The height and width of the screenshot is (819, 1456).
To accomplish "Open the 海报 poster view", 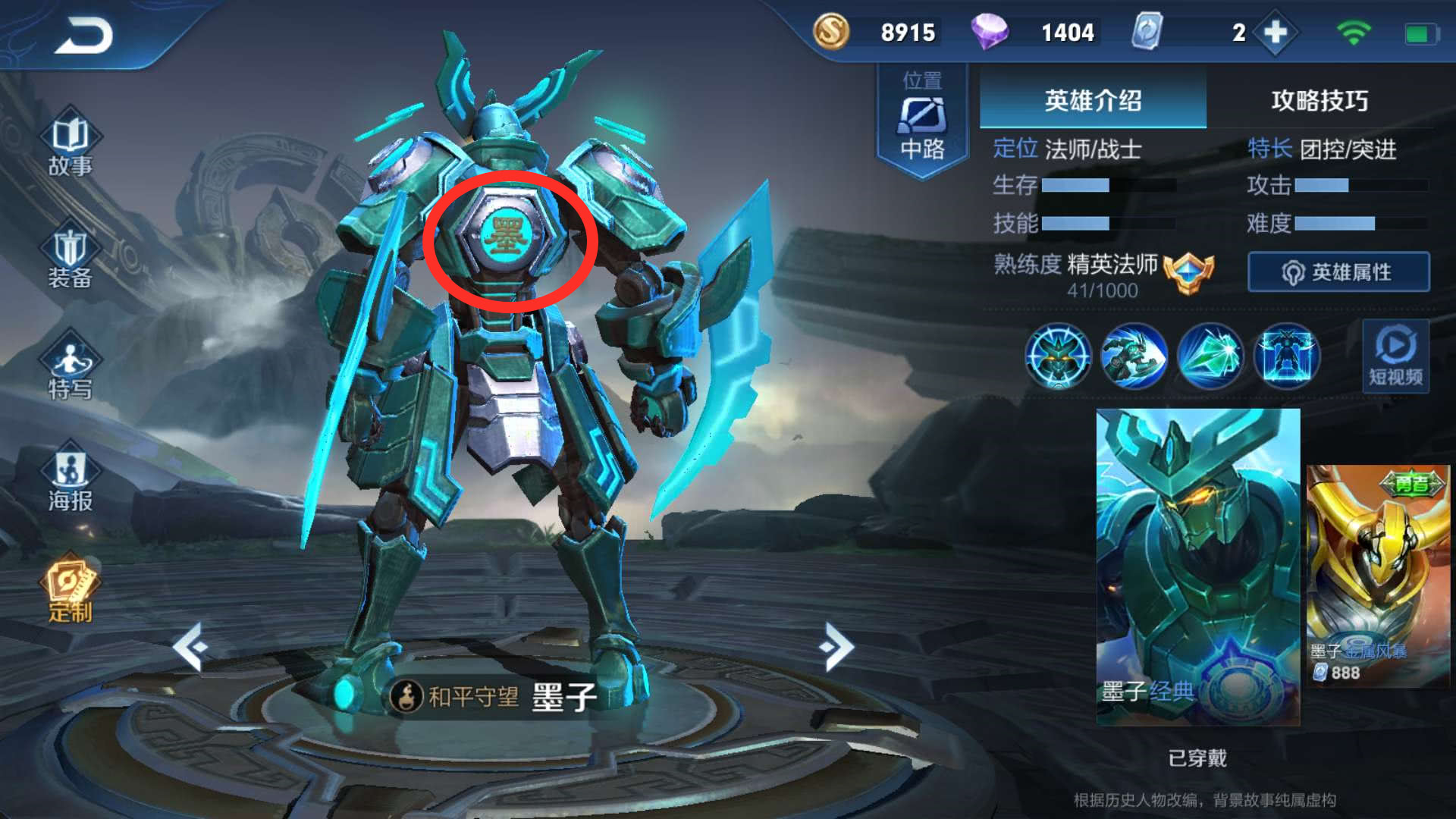I will pyautogui.click(x=70, y=480).
